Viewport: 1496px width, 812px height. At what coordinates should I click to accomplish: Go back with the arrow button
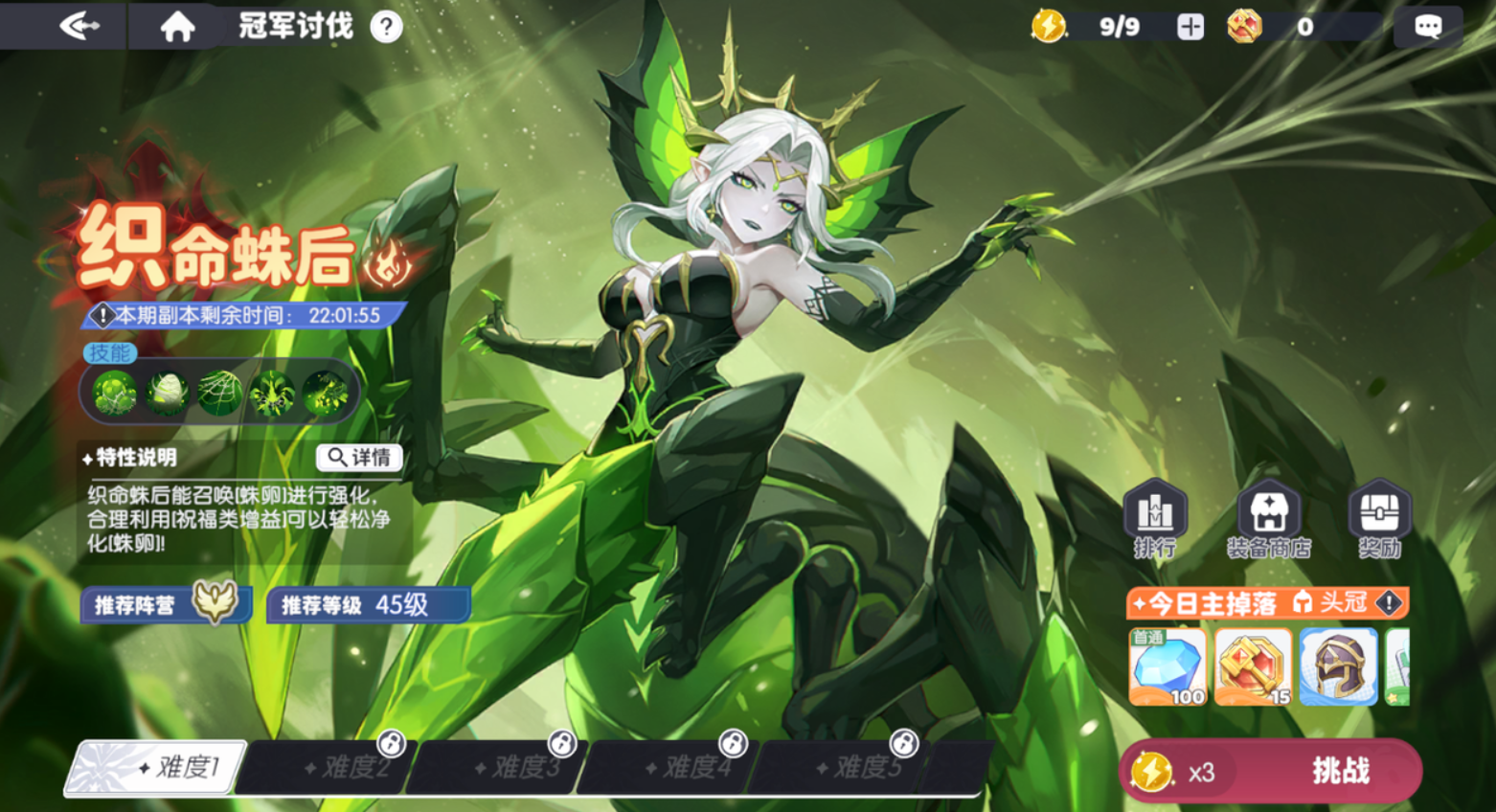[x=79, y=26]
